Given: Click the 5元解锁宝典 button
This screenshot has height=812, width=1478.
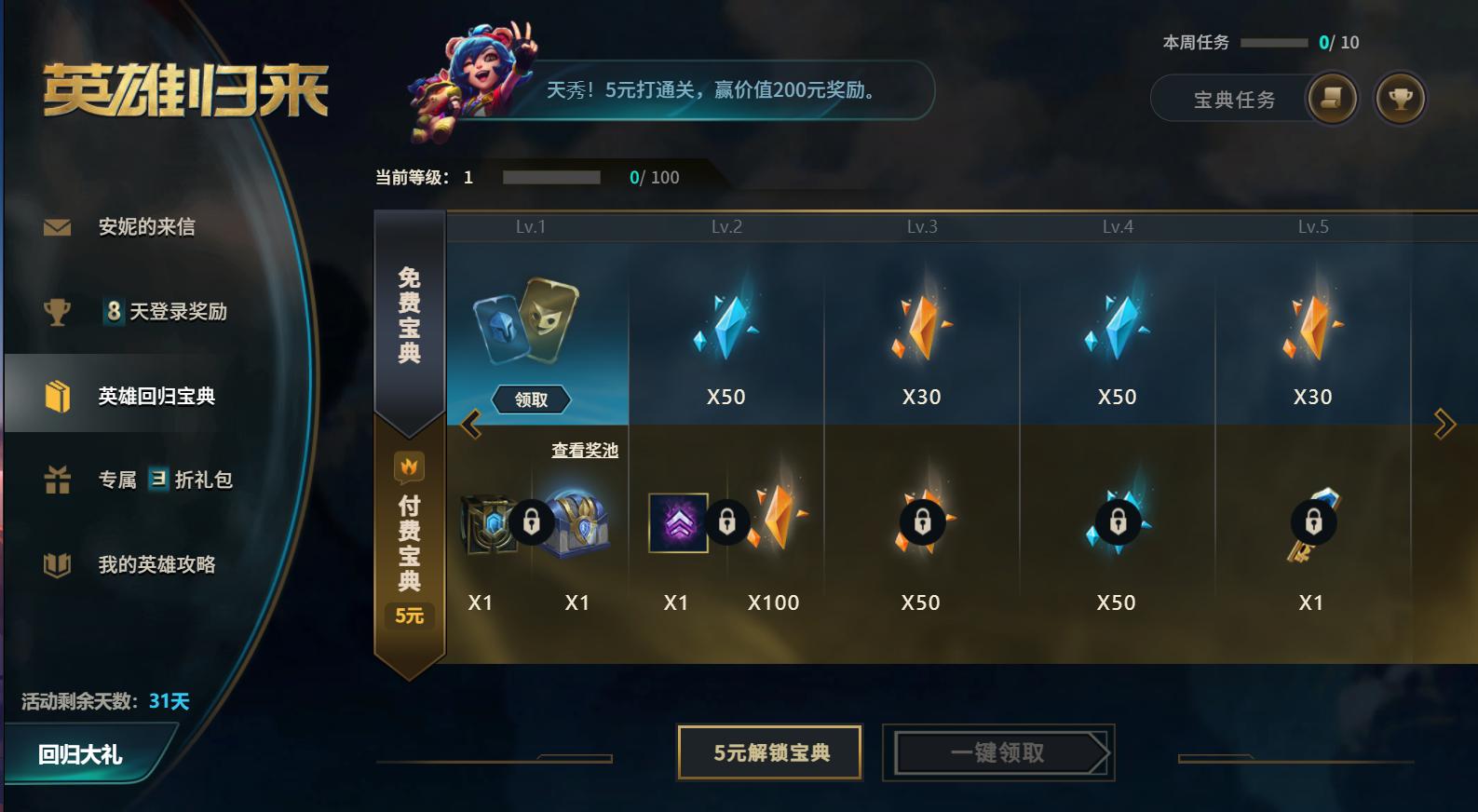Looking at the screenshot, I should pos(769,751).
